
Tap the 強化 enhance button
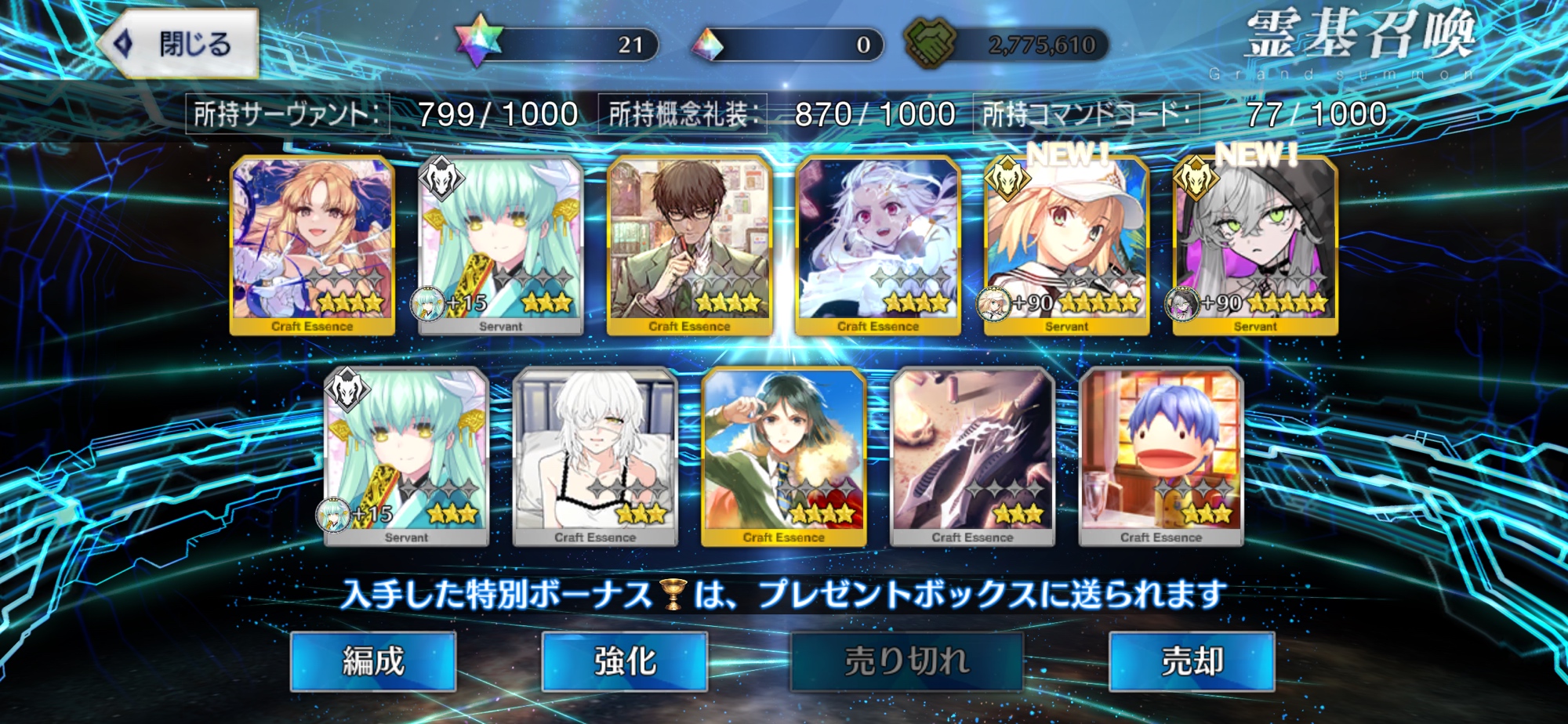pyautogui.click(x=625, y=661)
